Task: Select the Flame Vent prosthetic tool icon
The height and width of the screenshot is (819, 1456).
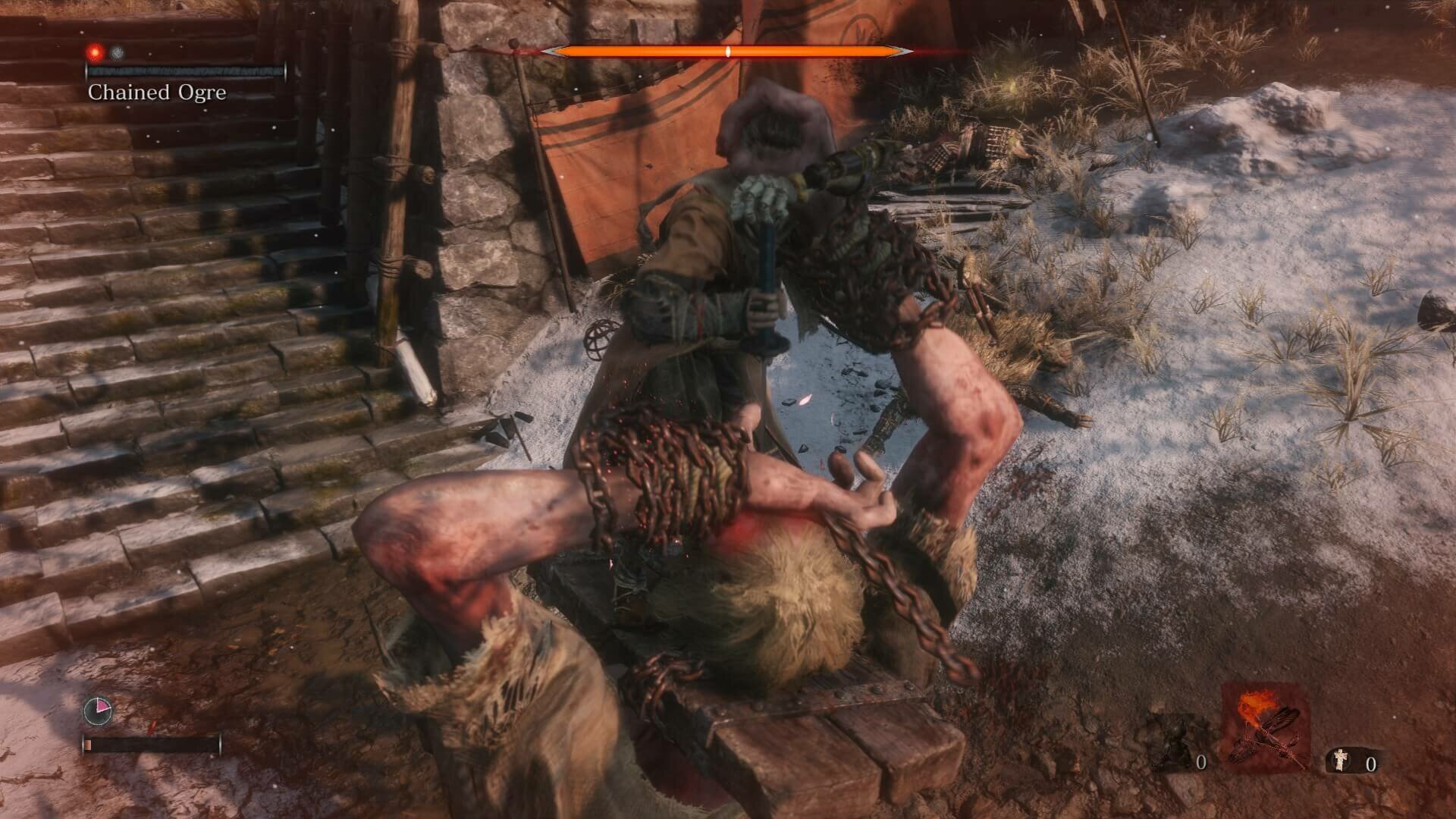Action: tap(1260, 726)
